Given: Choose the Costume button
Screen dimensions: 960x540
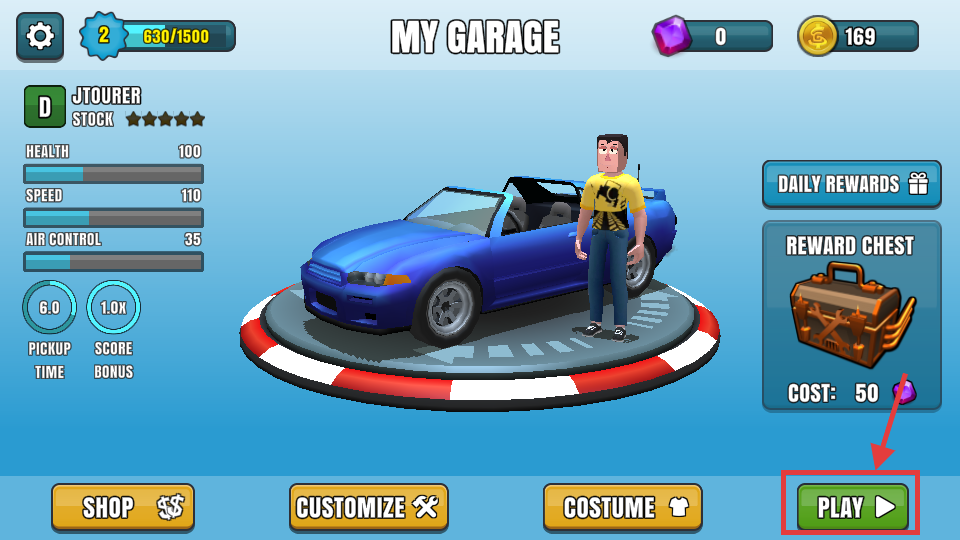Looking at the screenshot, I should [622, 507].
